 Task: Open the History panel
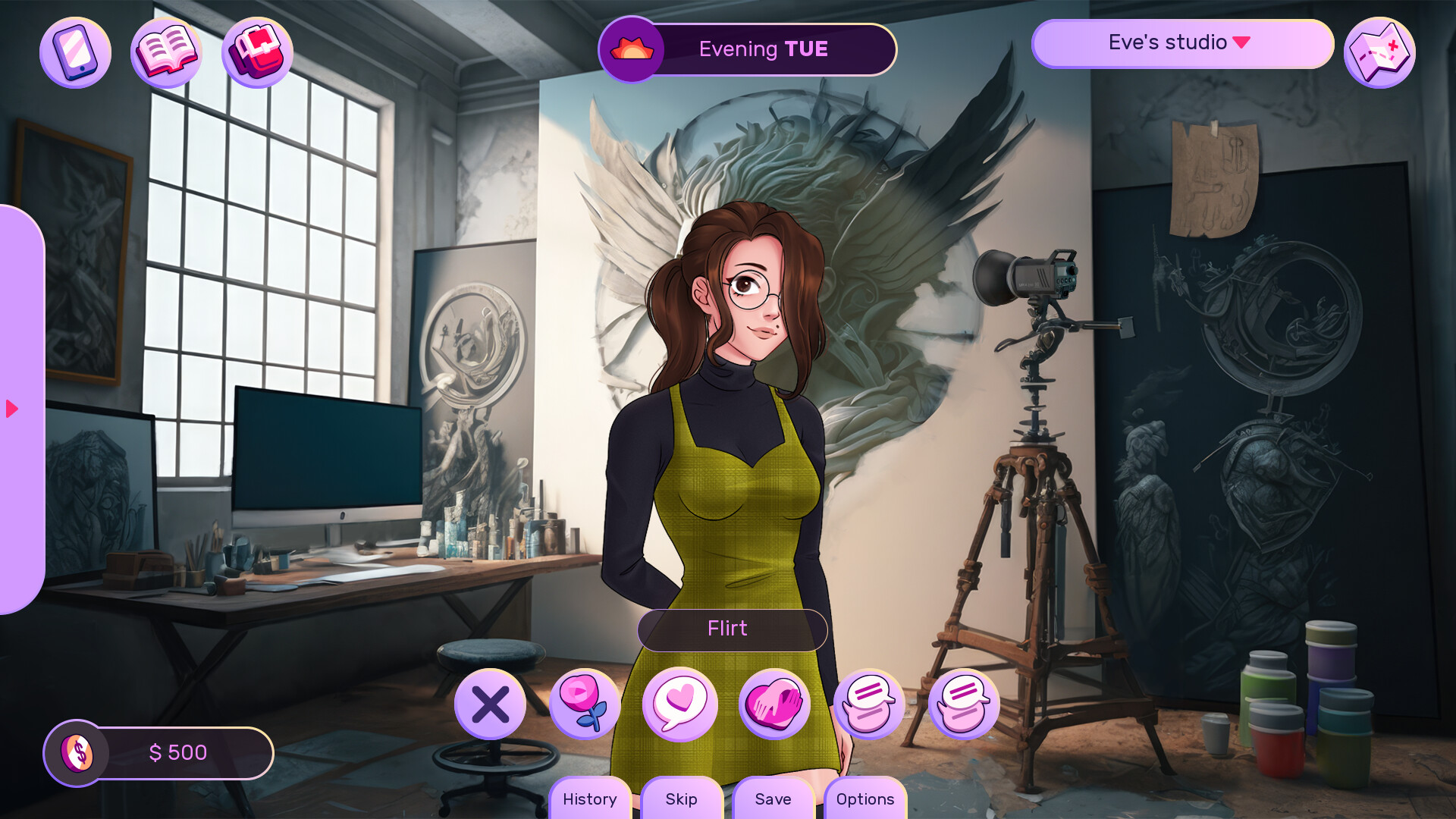tap(589, 799)
